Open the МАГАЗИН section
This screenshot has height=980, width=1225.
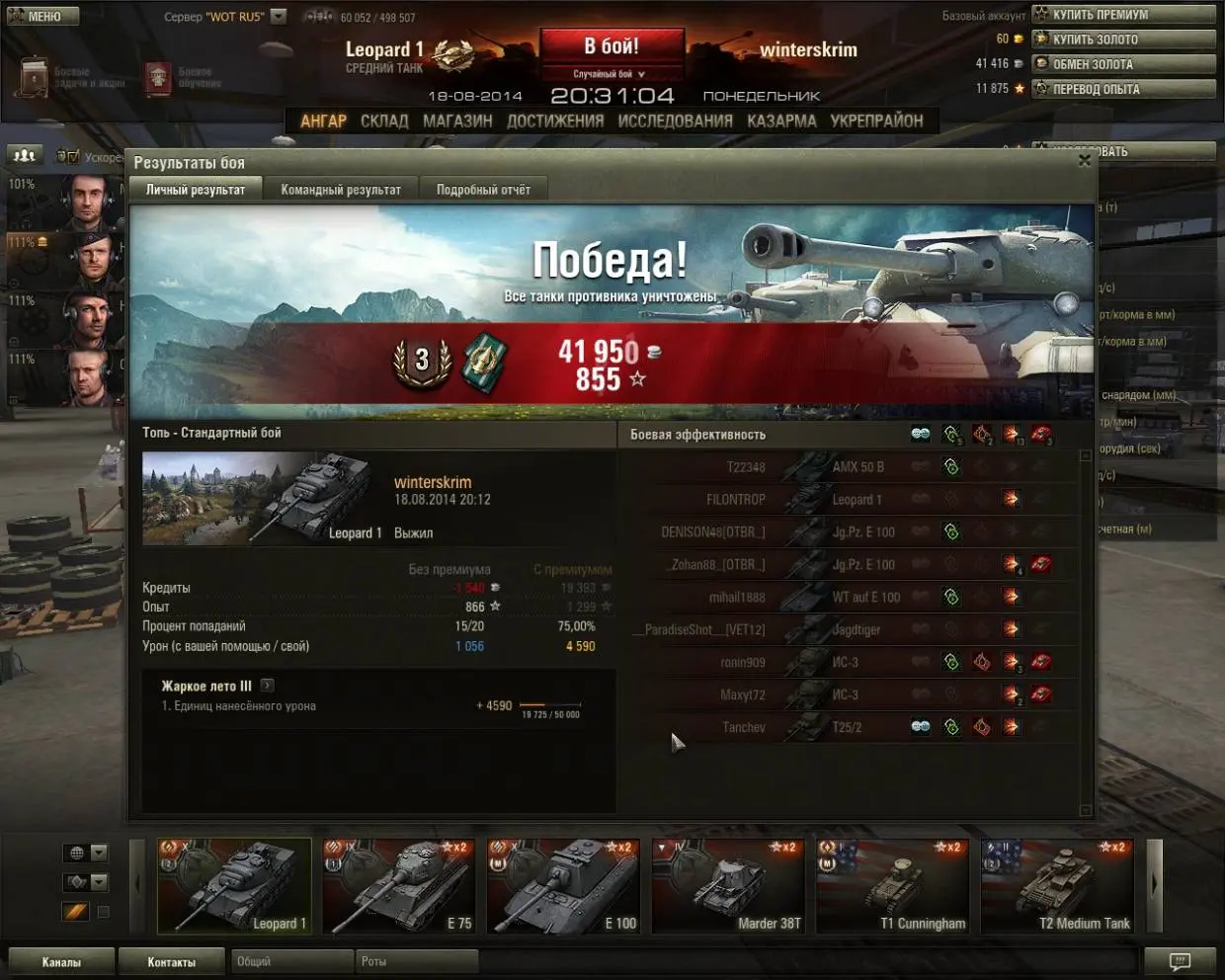tap(457, 121)
